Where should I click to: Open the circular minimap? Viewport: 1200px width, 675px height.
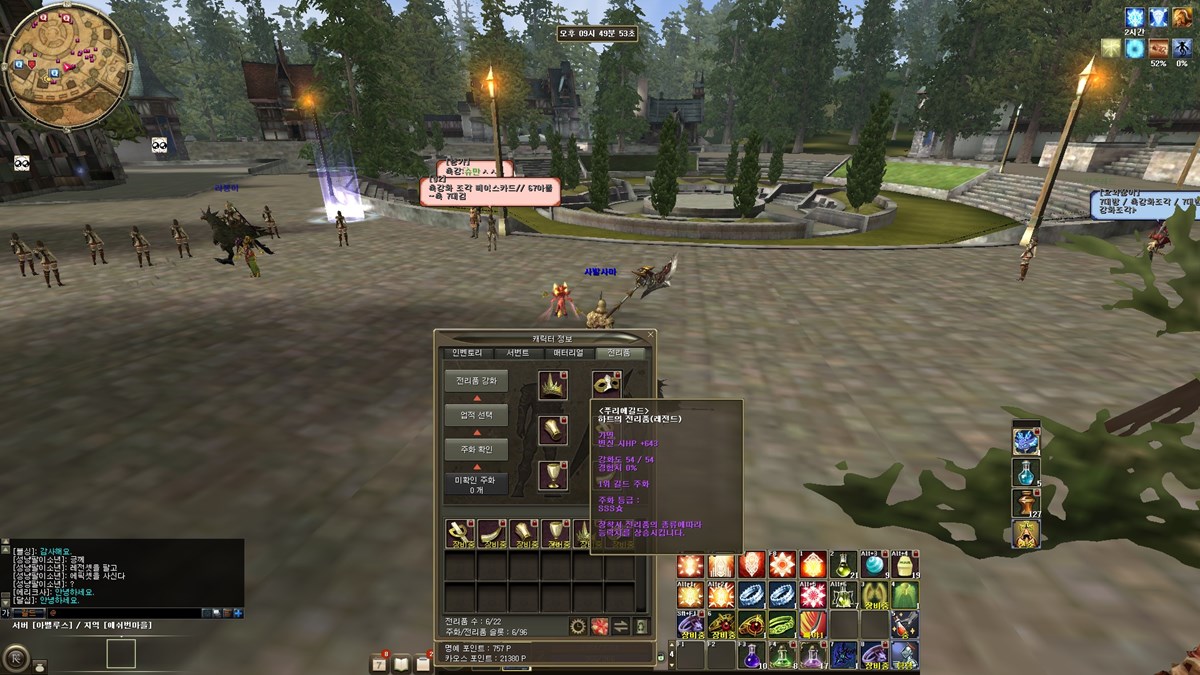tap(66, 65)
